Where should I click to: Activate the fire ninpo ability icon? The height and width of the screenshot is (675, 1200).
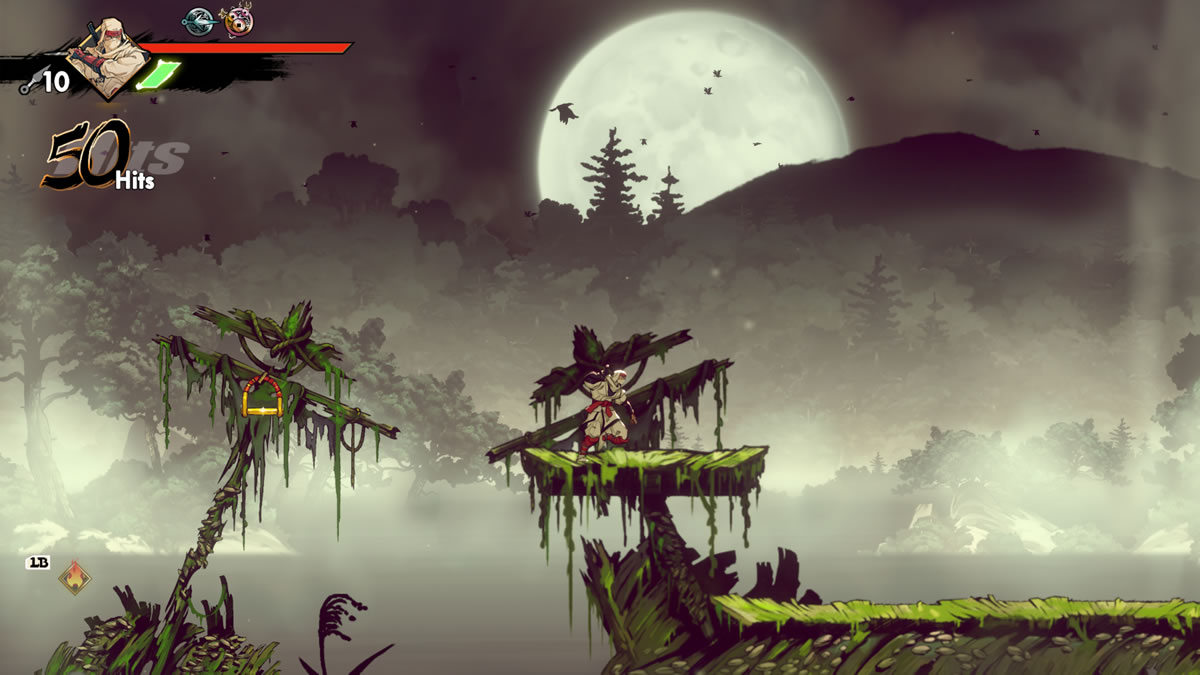[73, 577]
